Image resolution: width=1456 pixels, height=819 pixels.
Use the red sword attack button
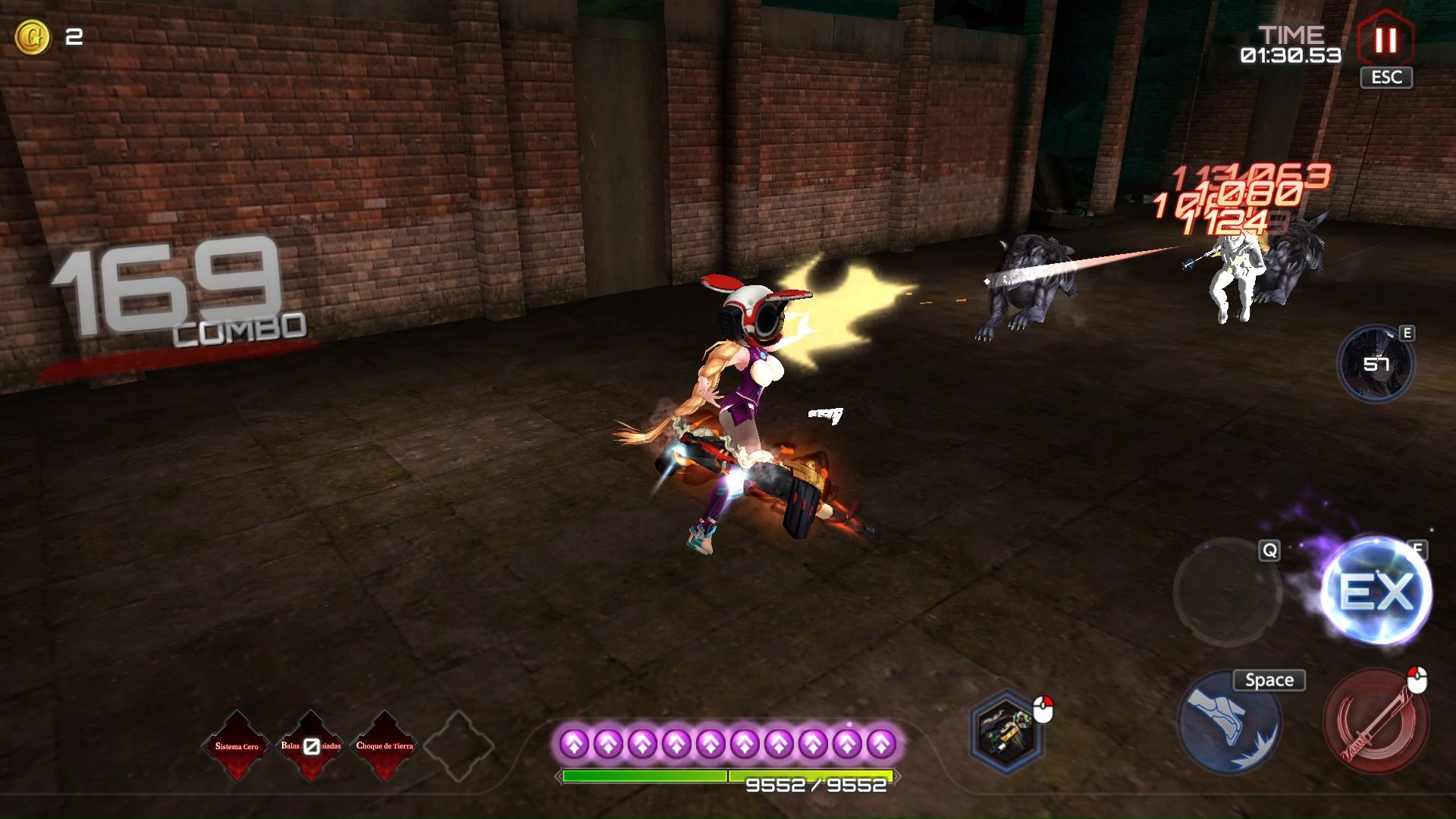[1376, 720]
